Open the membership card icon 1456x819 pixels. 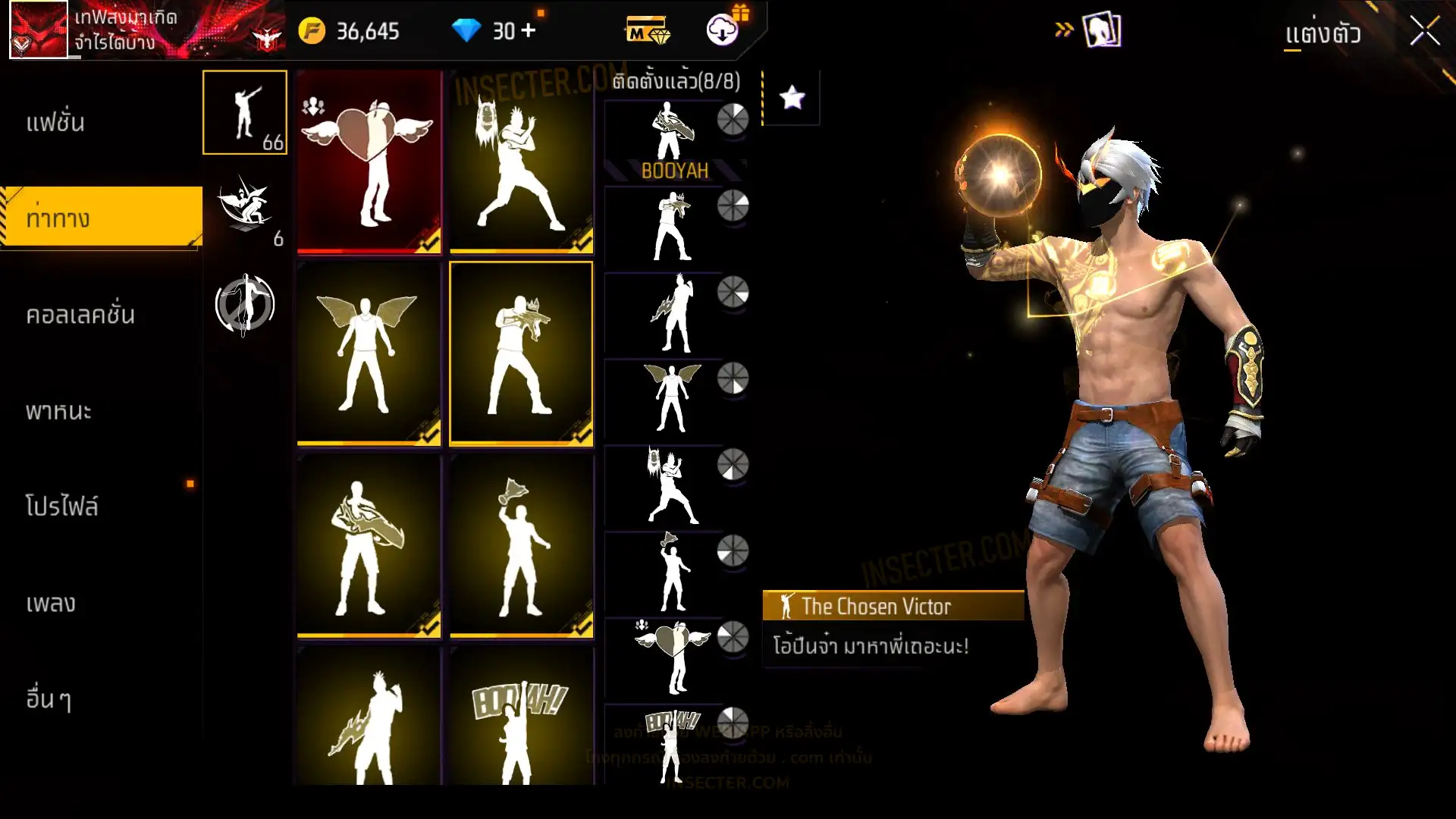(x=647, y=32)
